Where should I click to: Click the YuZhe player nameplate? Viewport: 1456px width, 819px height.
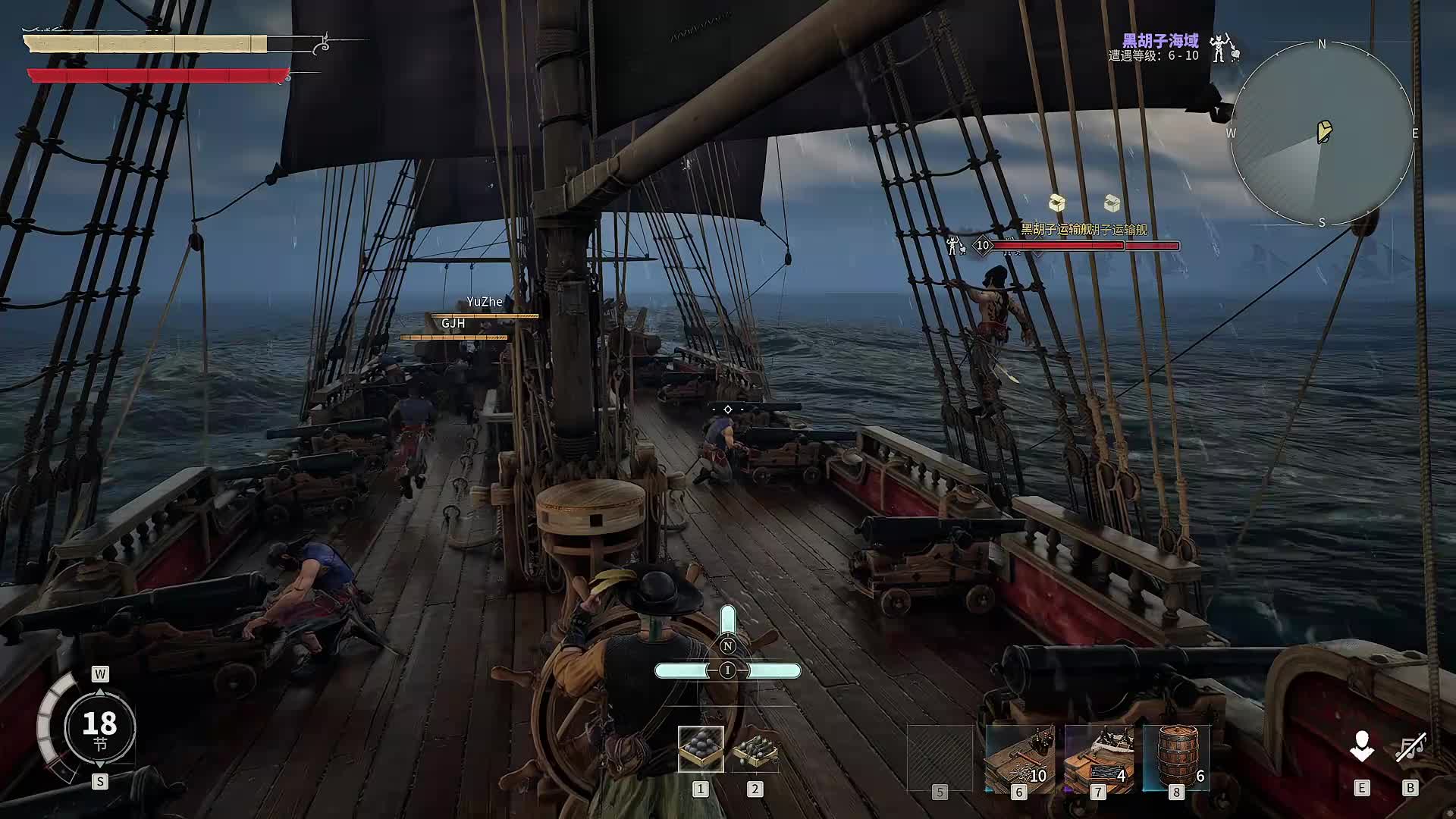[485, 302]
